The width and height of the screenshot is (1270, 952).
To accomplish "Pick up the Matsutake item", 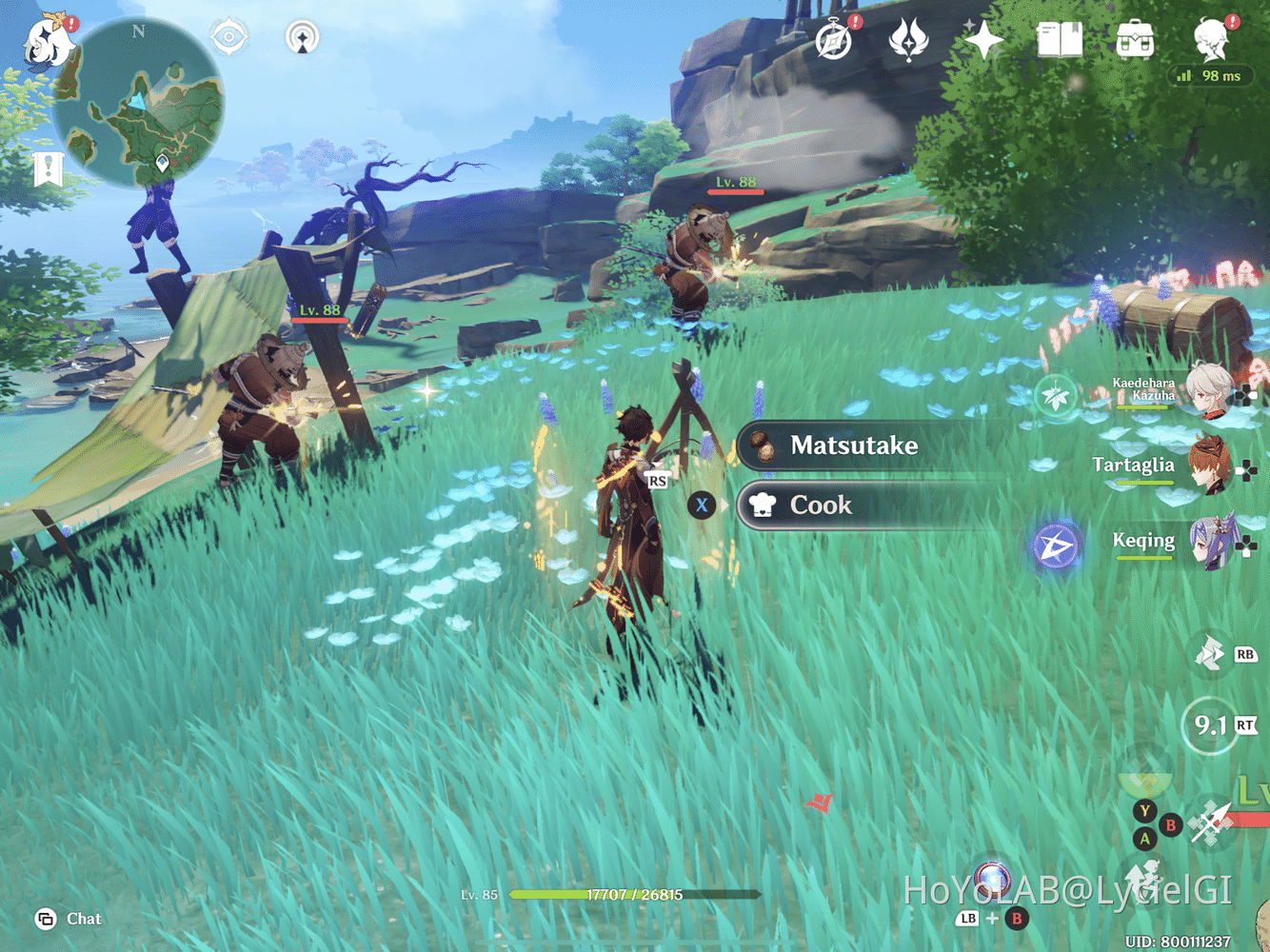I will (855, 446).
